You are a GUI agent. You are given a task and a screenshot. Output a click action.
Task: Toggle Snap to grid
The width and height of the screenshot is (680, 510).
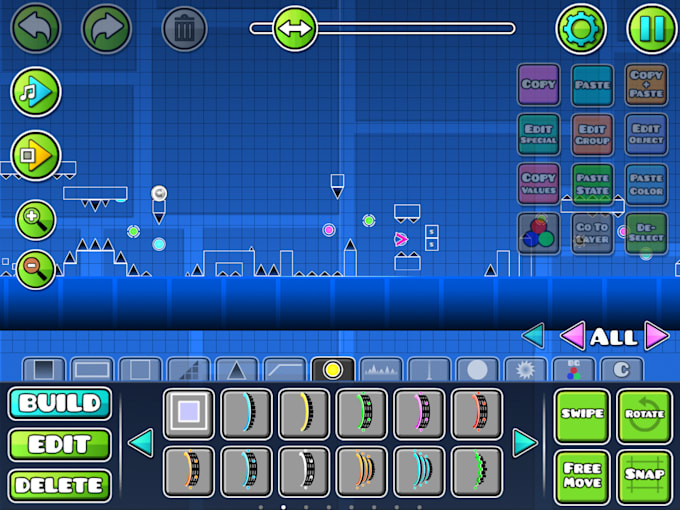[645, 476]
